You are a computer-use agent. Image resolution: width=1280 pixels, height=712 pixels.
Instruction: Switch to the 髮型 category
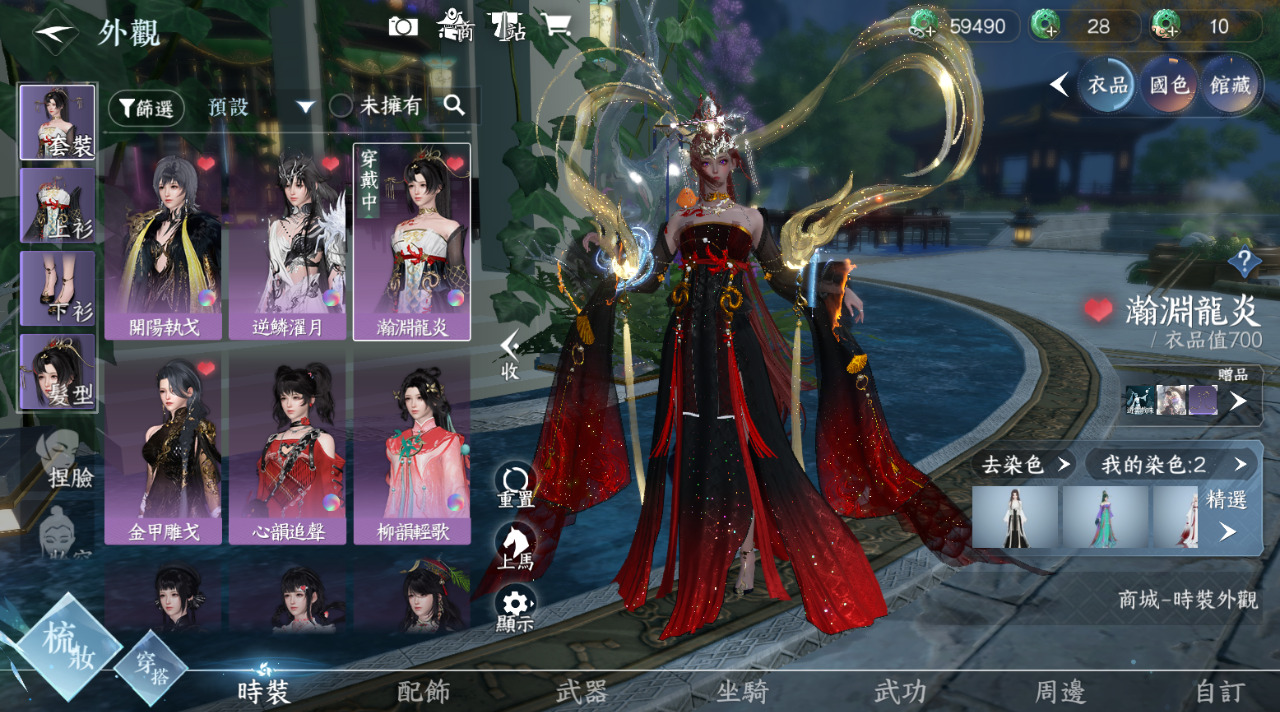[x=58, y=372]
